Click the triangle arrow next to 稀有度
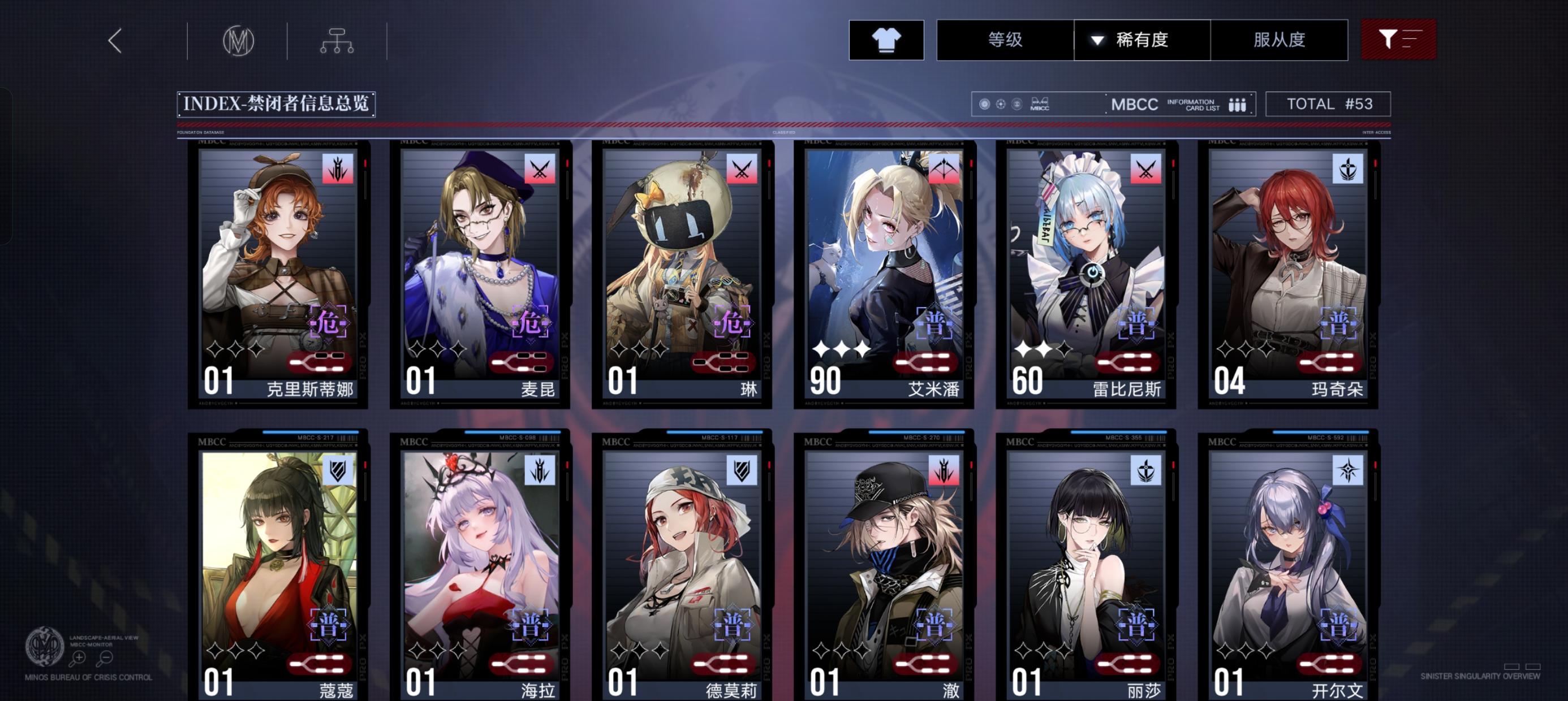 pos(1096,40)
